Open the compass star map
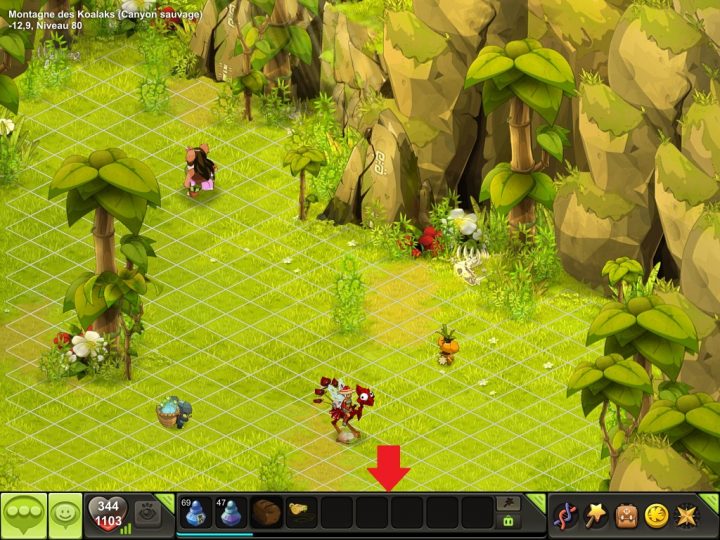Image resolution: width=720 pixels, height=540 pixels. pos(686,516)
